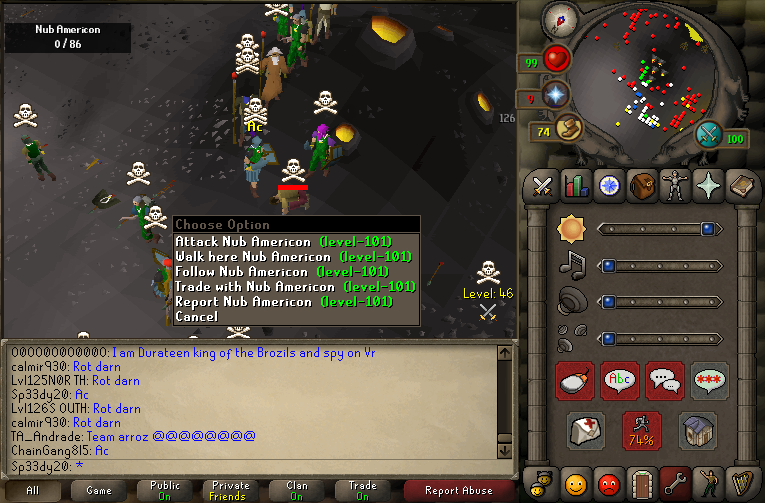This screenshot has height=503, width=765.
Task: Open the inventory backpack tab
Action: click(641, 186)
